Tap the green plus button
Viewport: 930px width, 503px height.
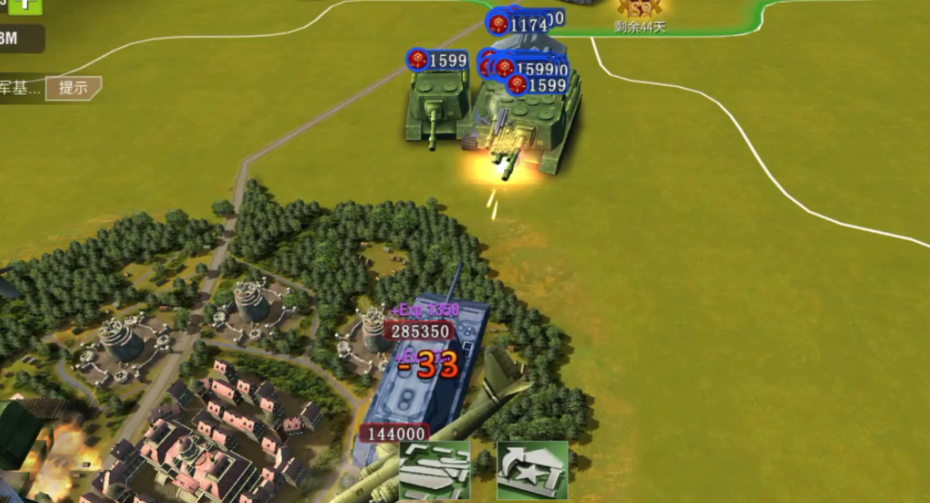click(x=27, y=5)
